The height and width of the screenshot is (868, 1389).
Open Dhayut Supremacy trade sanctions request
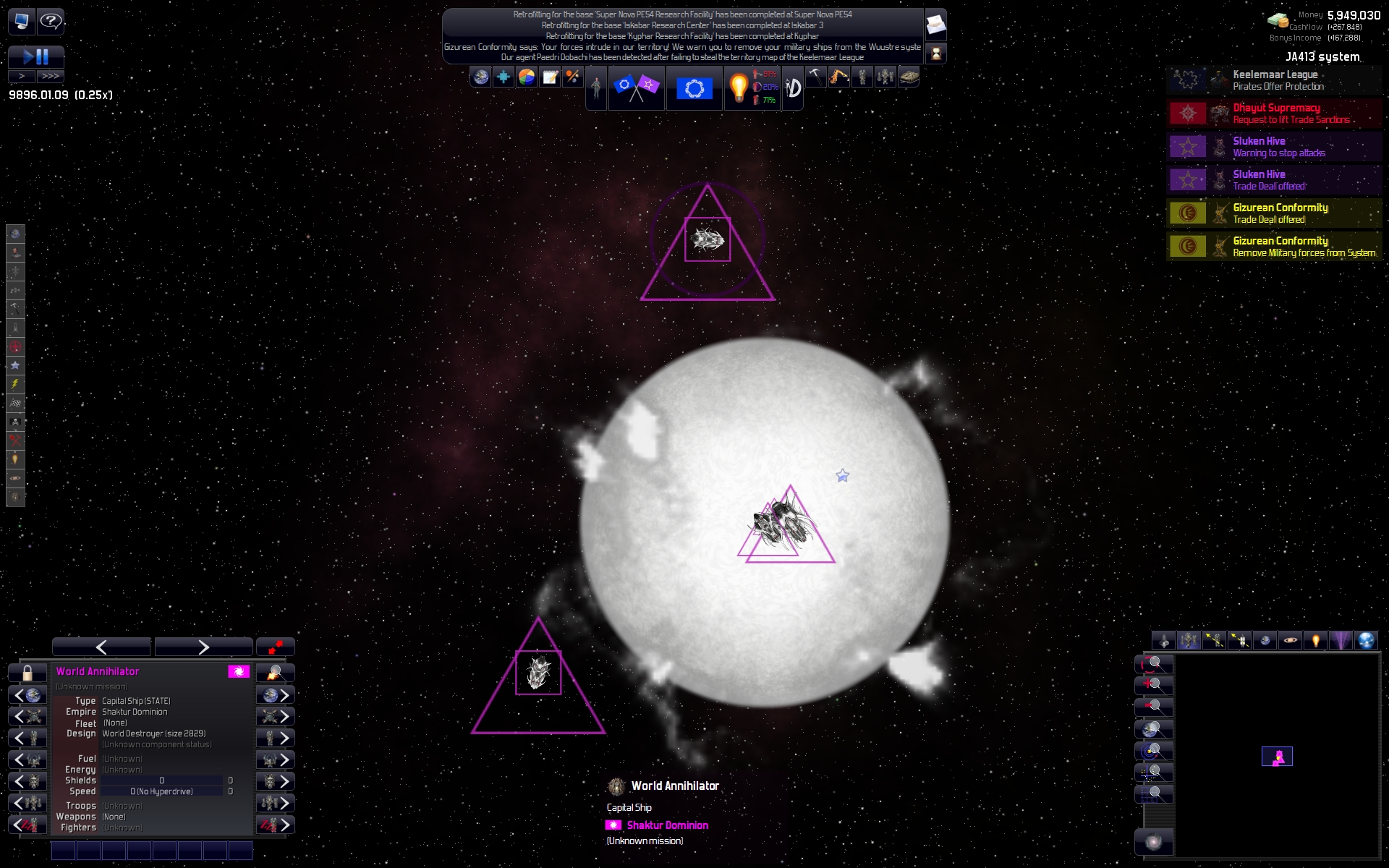point(1274,114)
